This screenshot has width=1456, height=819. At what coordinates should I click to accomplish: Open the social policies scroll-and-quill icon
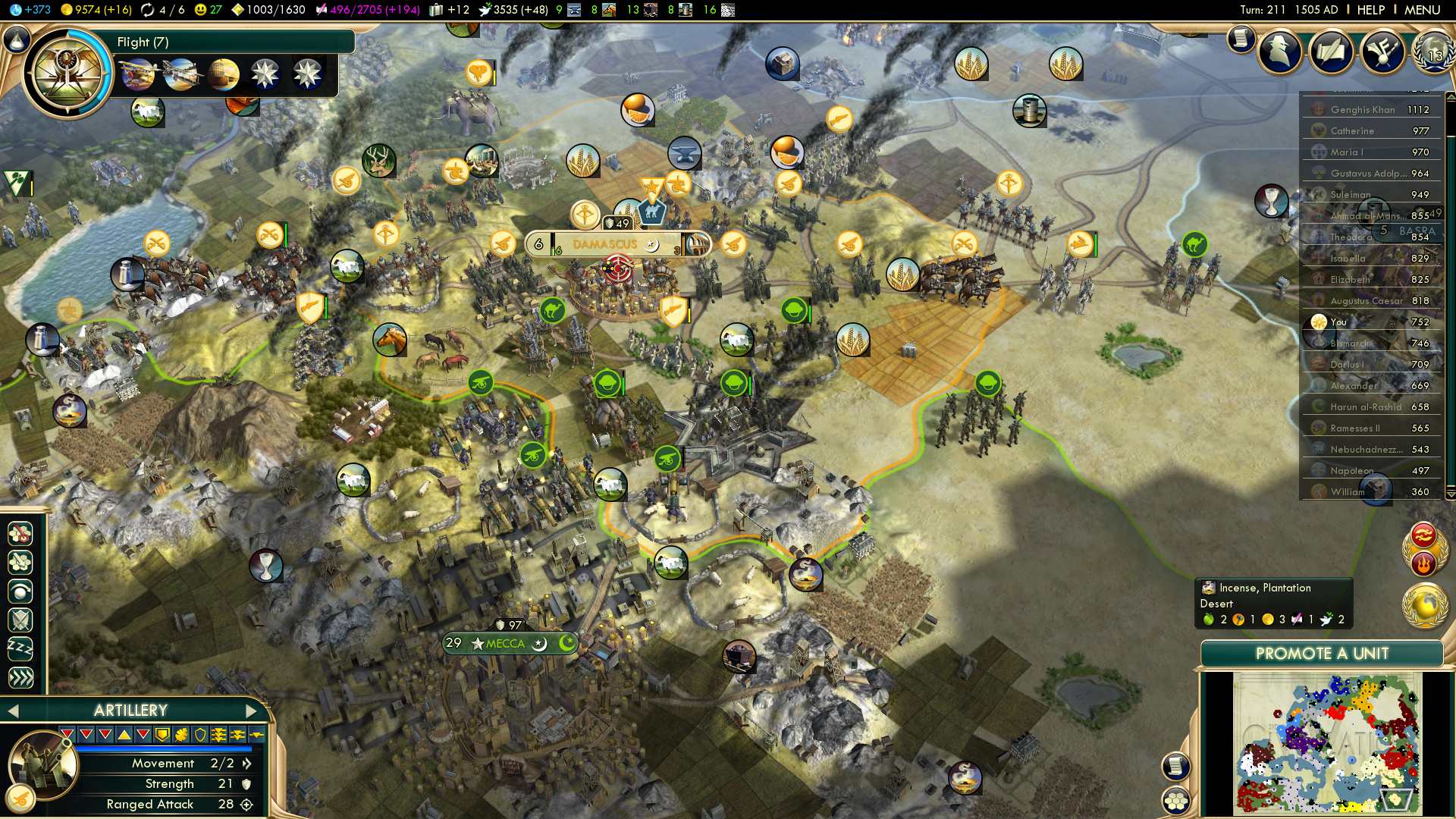[x=1331, y=52]
